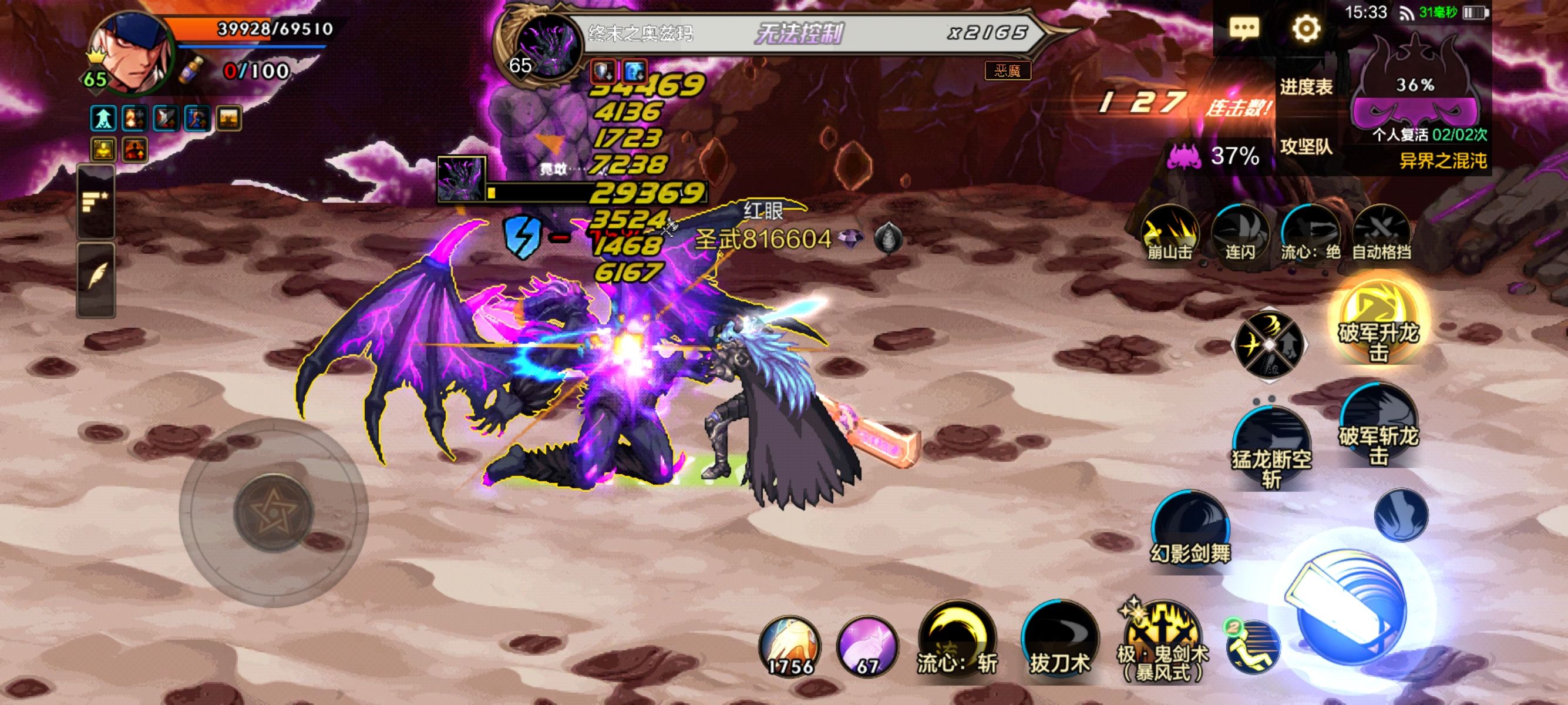Activate the 破军斩龙击 skill
The height and width of the screenshot is (705, 1568).
click(x=1379, y=426)
